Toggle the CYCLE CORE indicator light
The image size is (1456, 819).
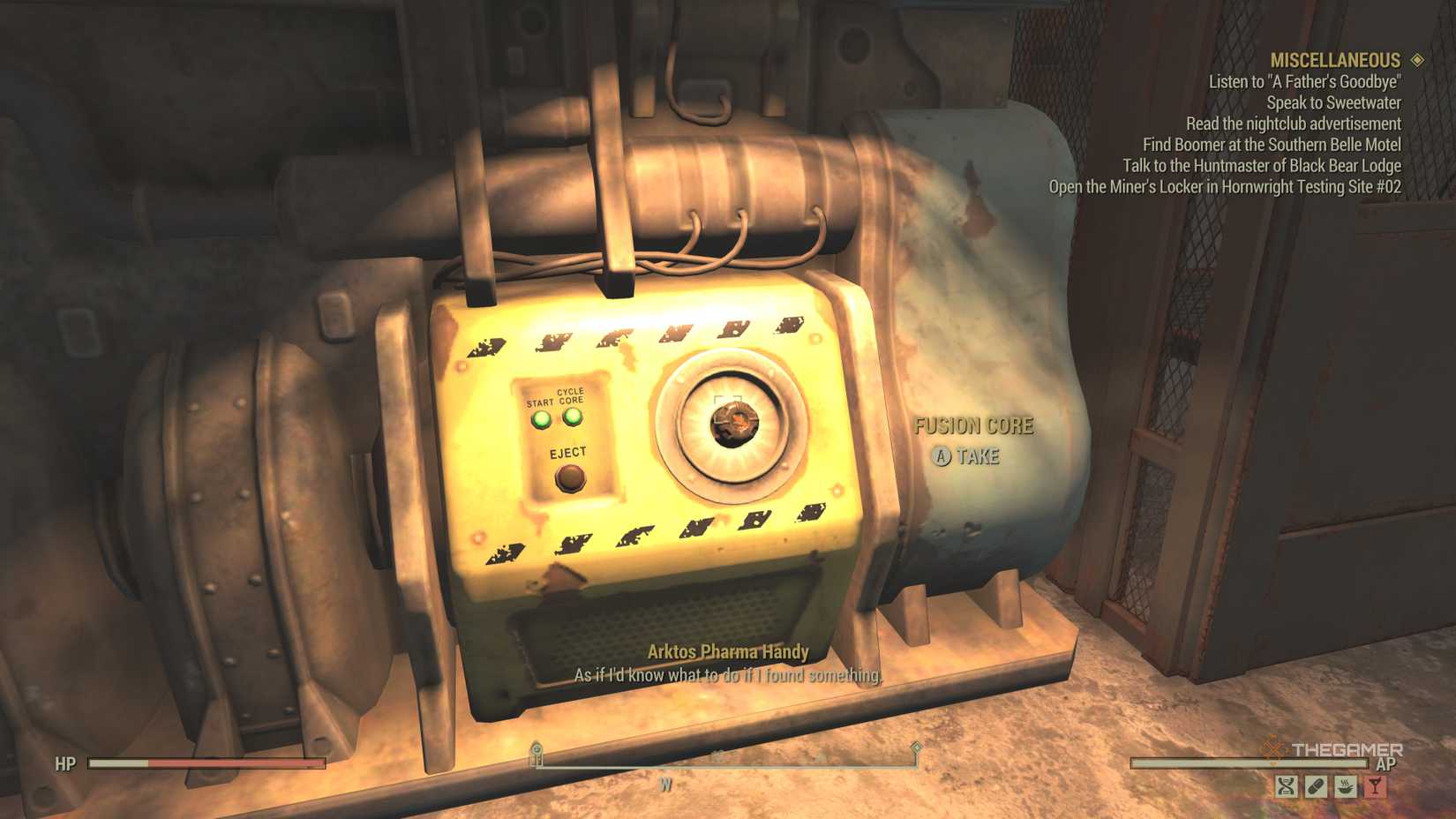(x=573, y=417)
